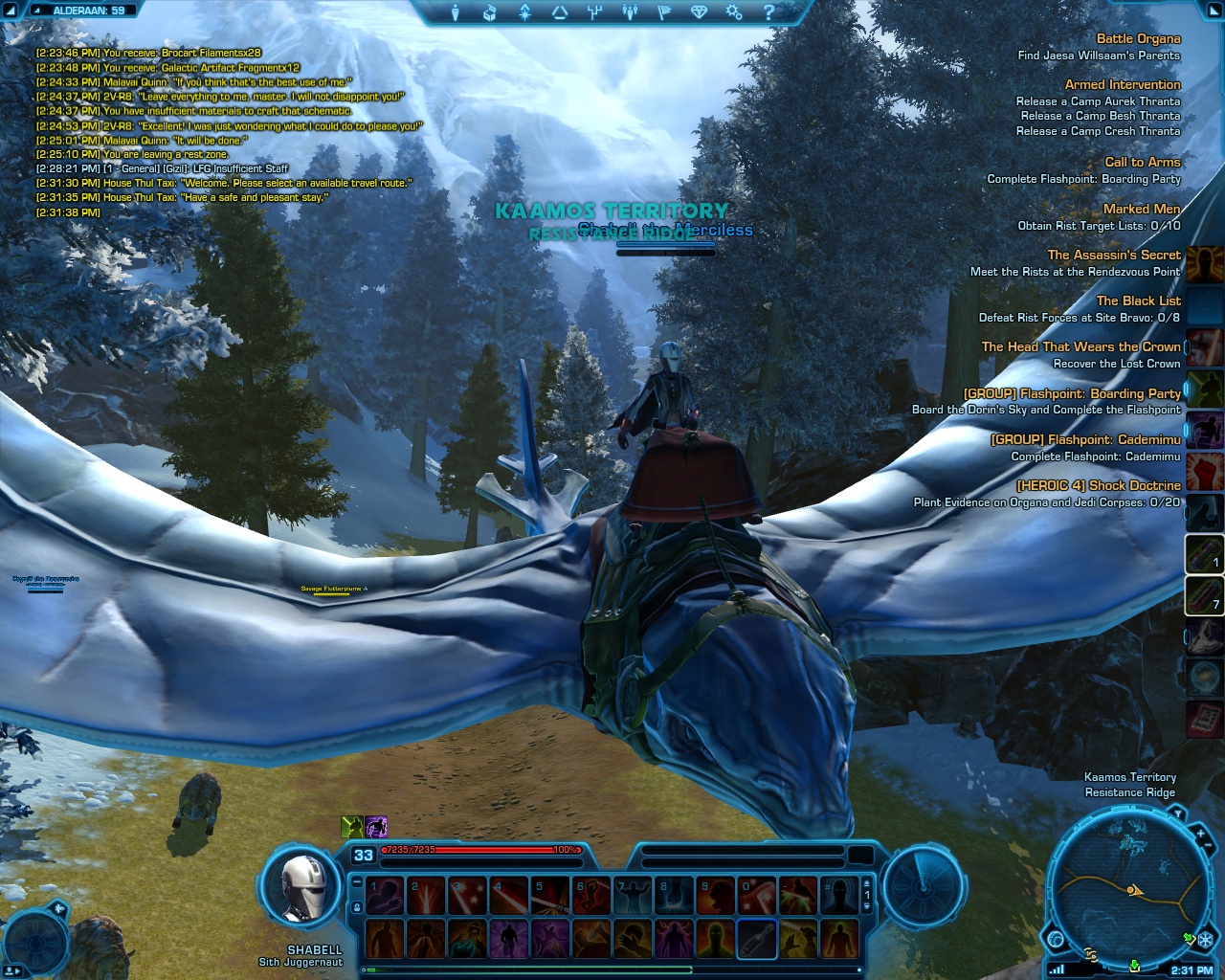
Task: Open the three-person social window icon
Action: point(629,12)
